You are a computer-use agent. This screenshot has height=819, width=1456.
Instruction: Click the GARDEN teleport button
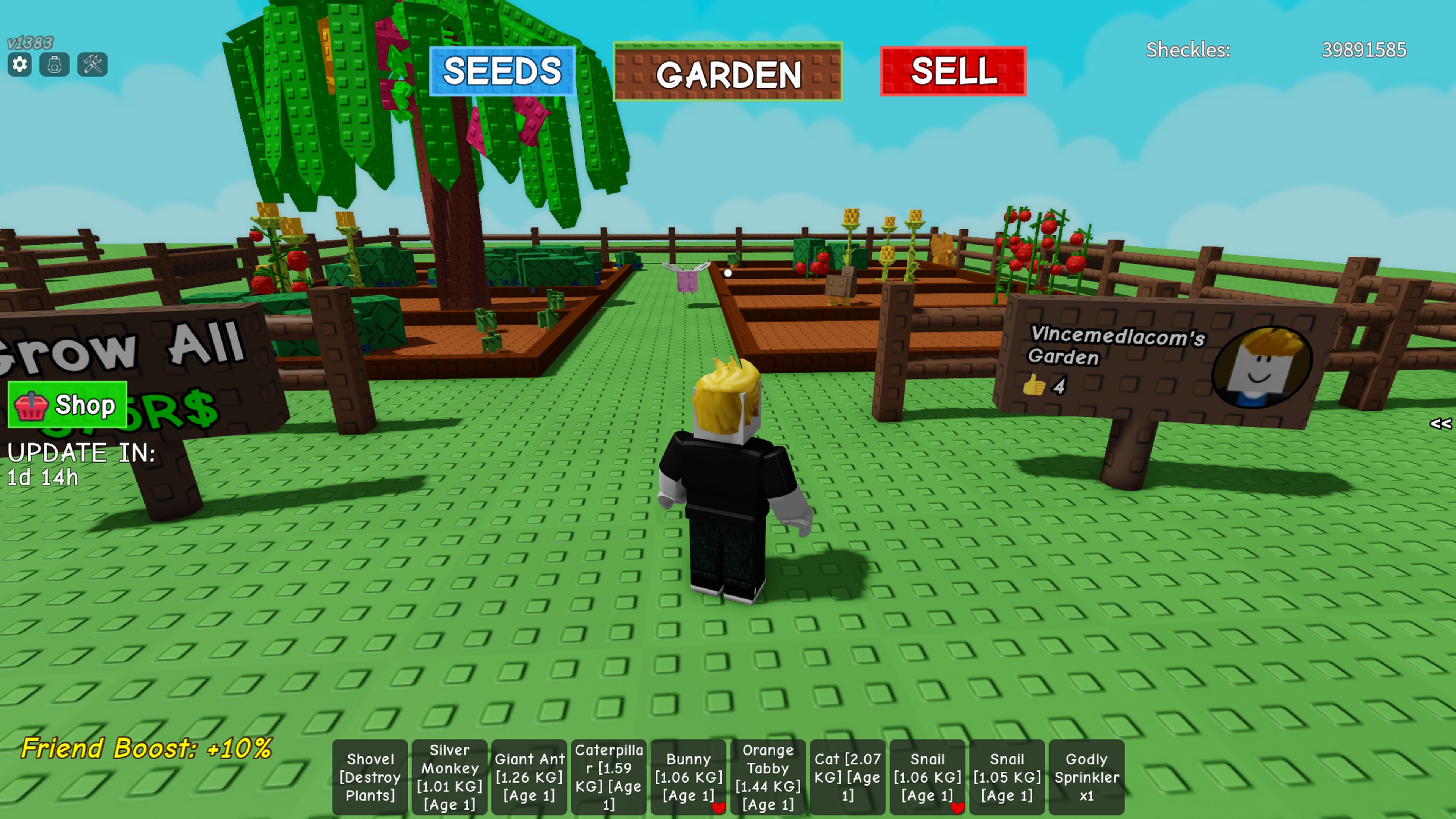pyautogui.click(x=728, y=72)
